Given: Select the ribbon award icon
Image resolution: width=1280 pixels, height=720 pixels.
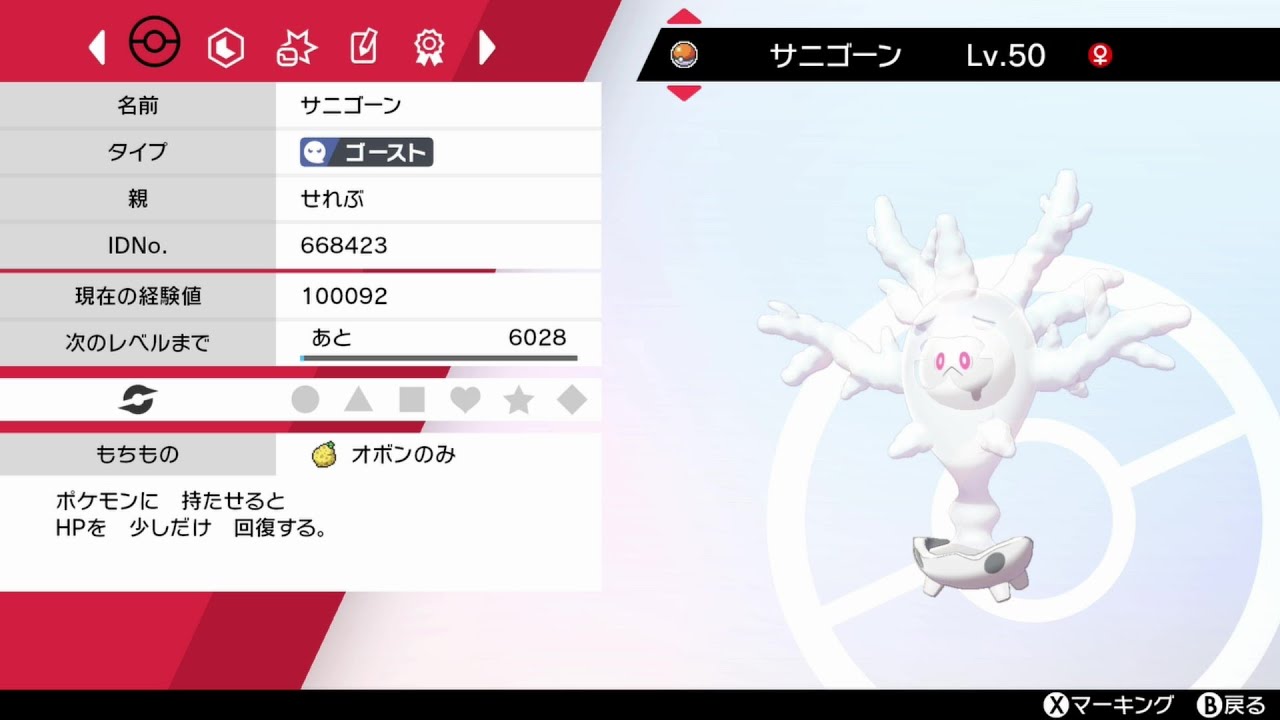Looking at the screenshot, I should [428, 46].
